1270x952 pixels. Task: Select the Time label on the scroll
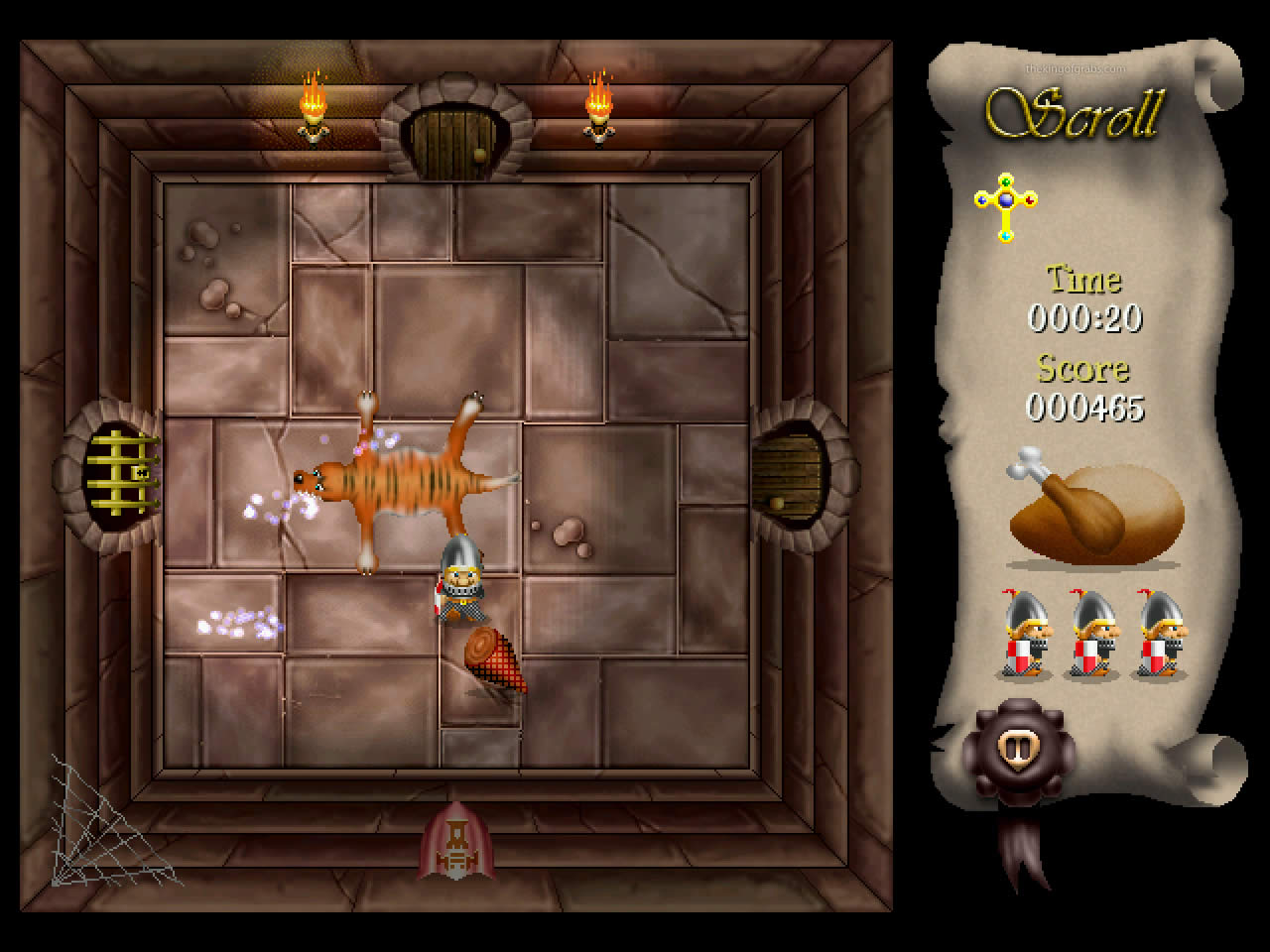(1083, 281)
